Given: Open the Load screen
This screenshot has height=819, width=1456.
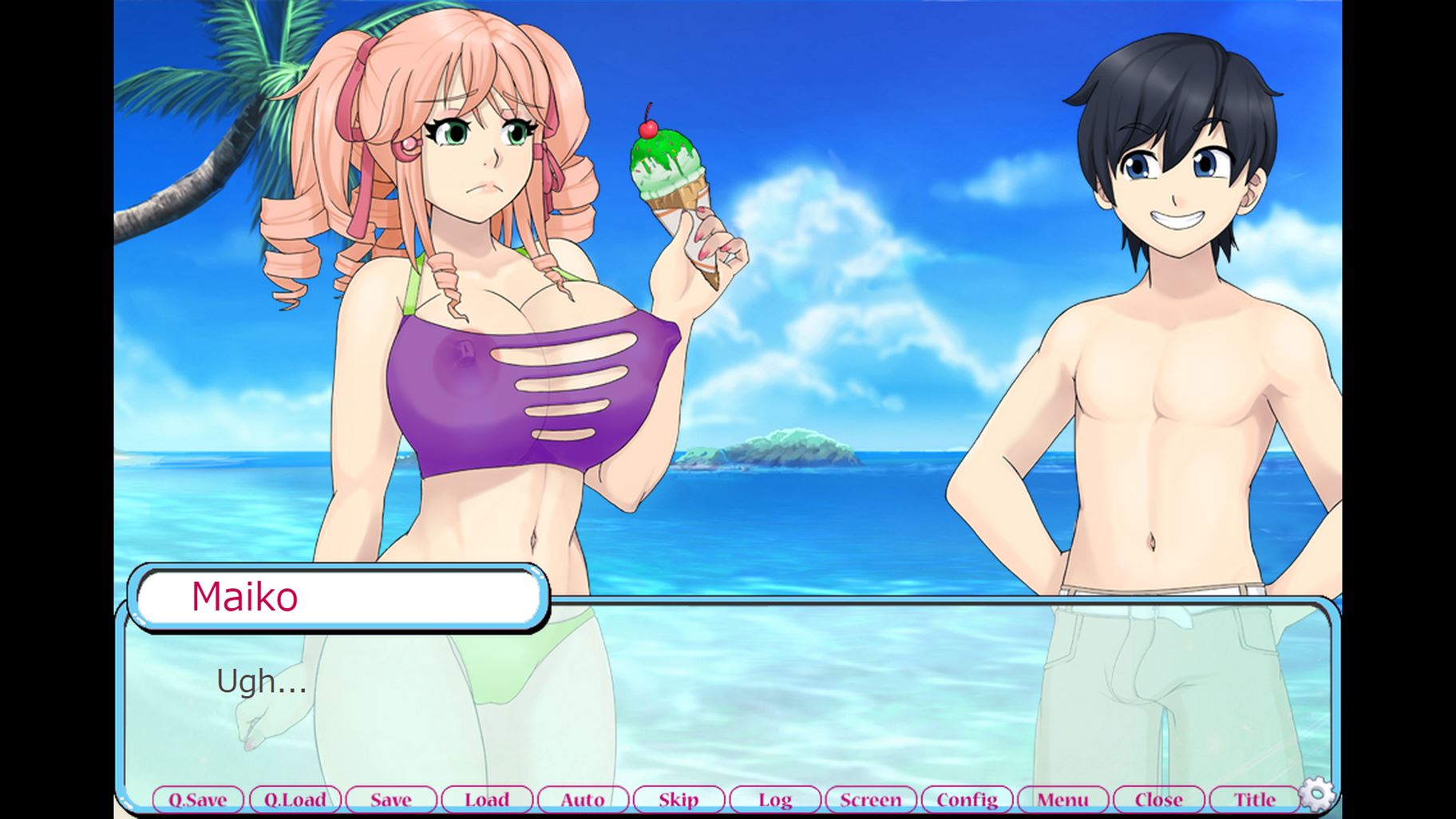Looking at the screenshot, I should tap(487, 799).
